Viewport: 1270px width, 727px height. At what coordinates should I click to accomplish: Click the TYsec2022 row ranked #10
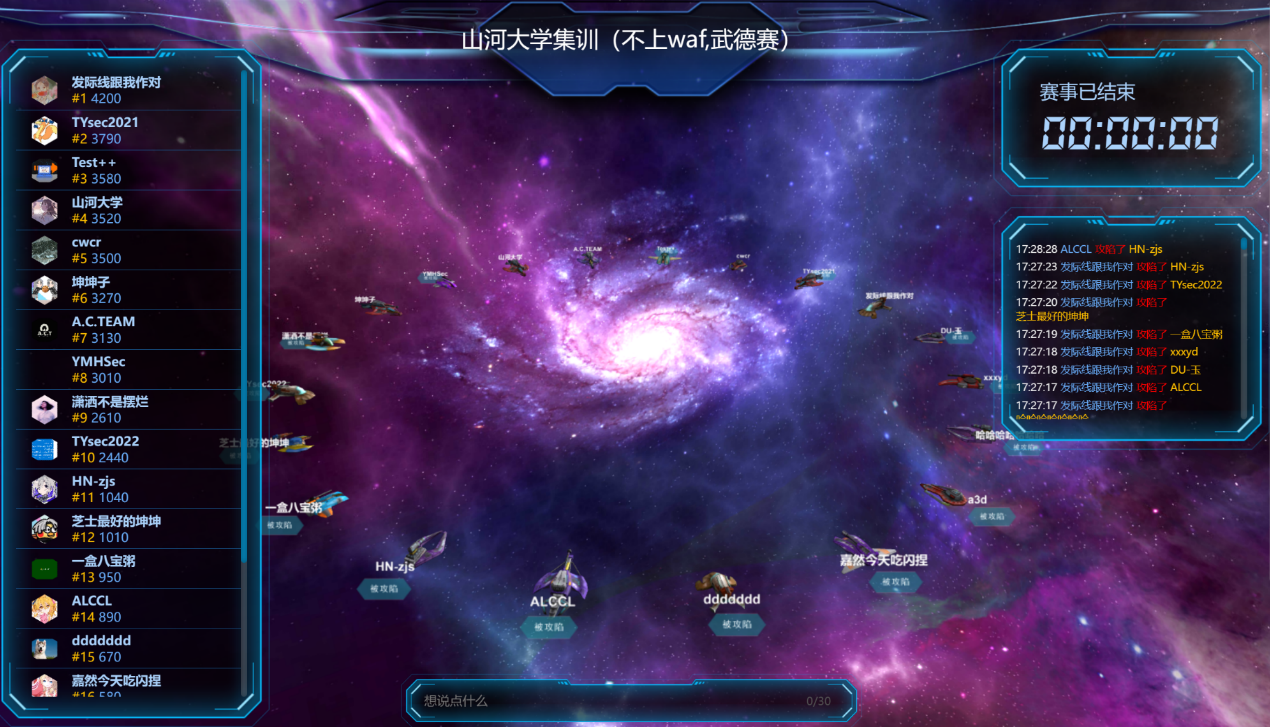tap(130, 450)
